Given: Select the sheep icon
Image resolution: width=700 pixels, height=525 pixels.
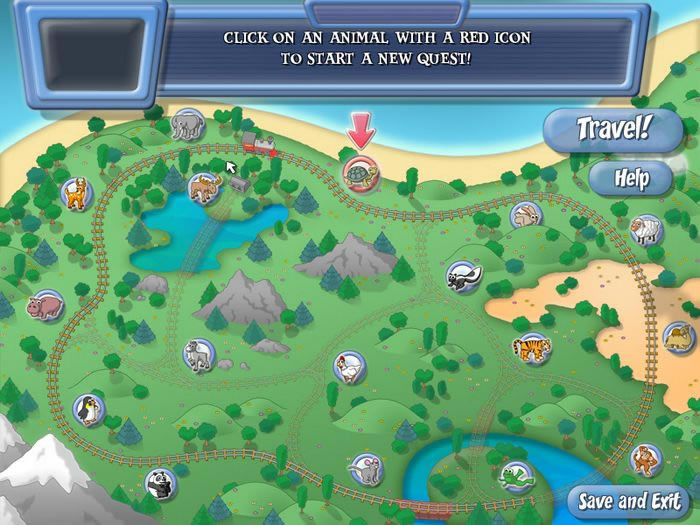Looking at the screenshot, I should point(646,230).
